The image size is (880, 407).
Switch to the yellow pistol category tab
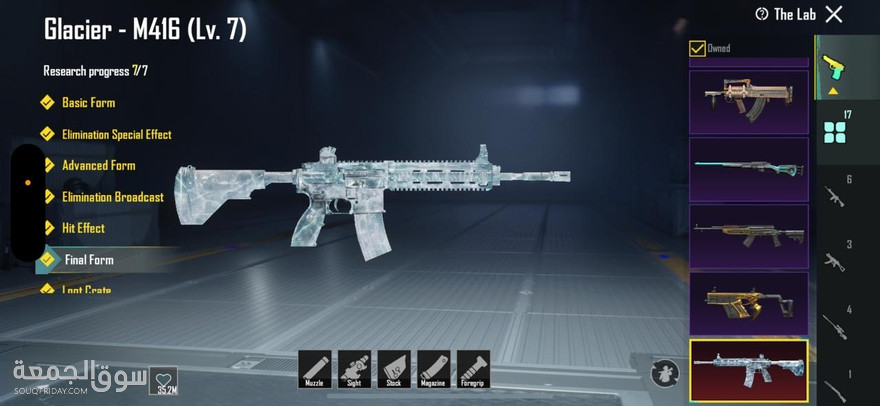[x=832, y=68]
